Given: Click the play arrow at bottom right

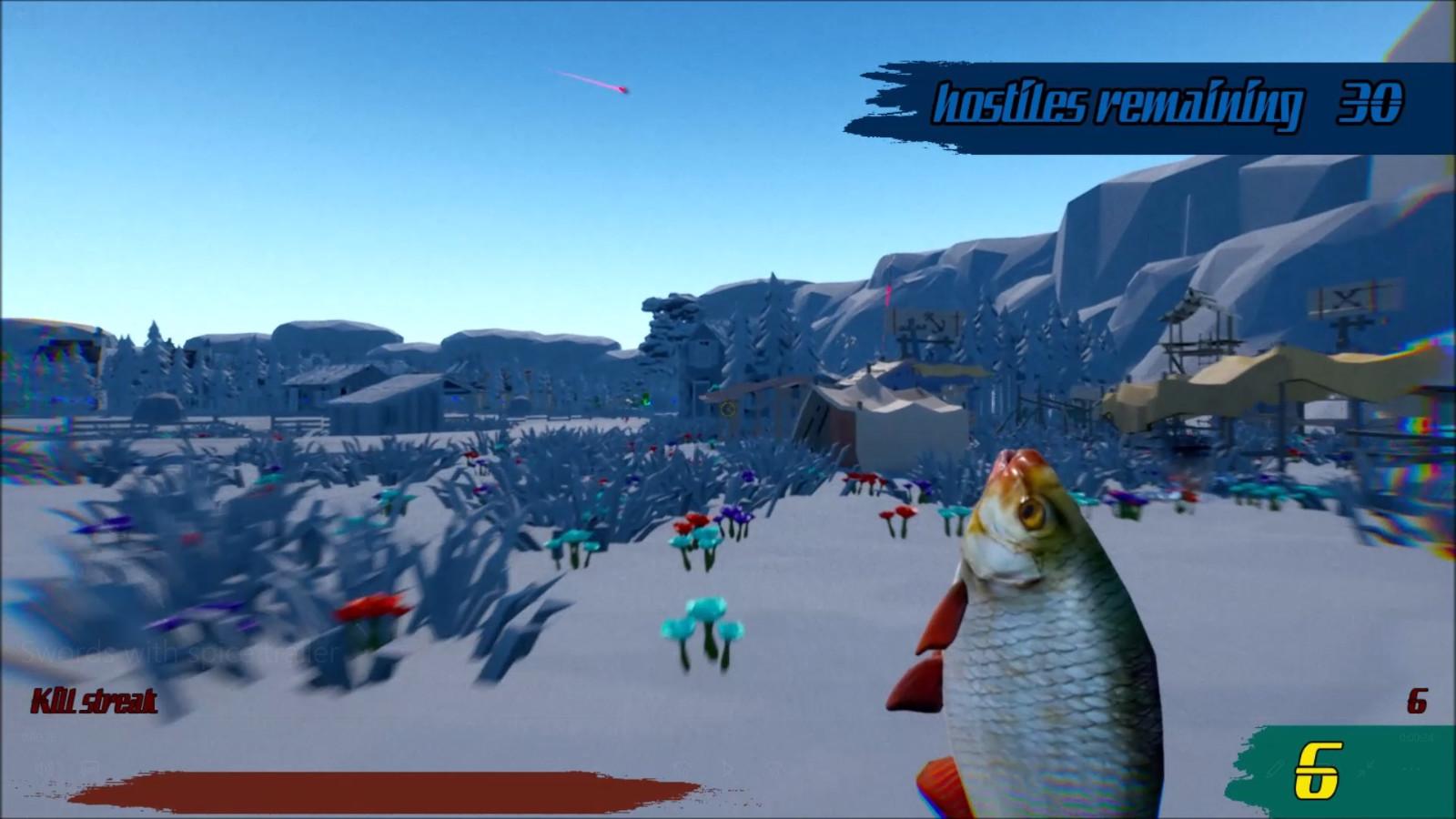Looking at the screenshot, I should coord(727,768).
